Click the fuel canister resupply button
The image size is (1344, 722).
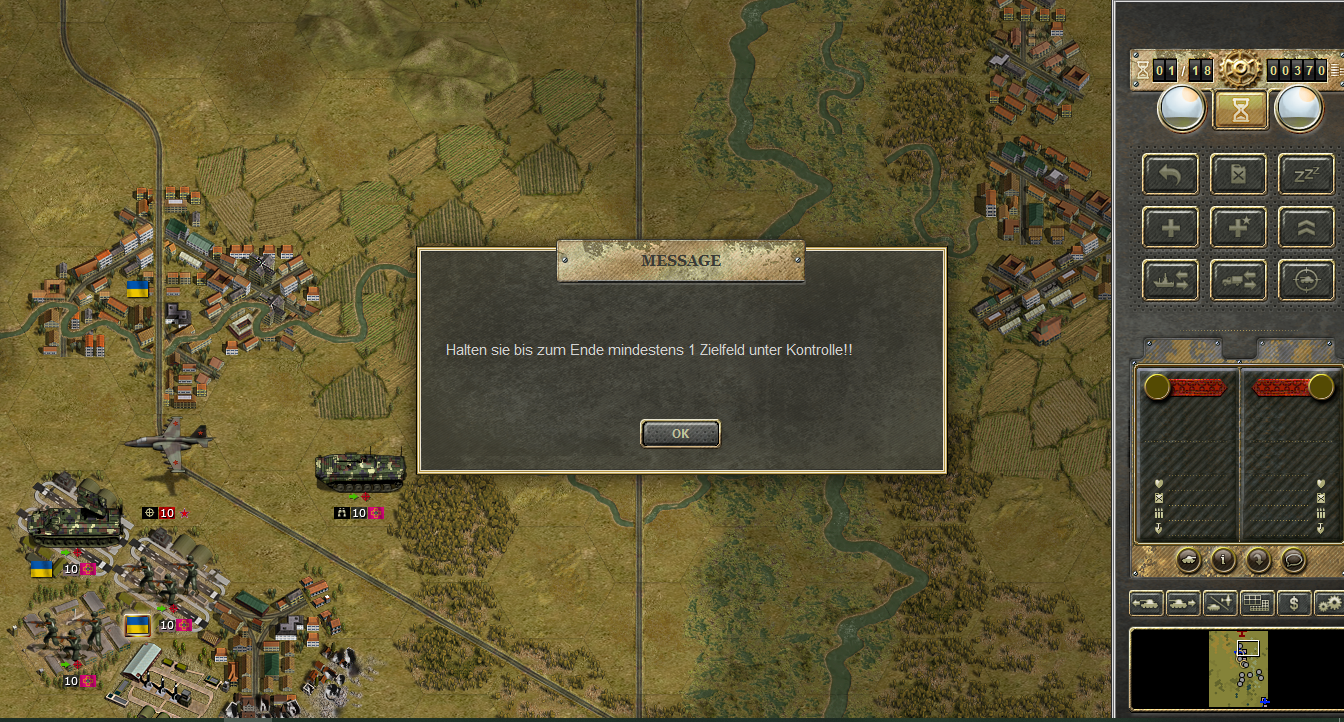click(1238, 174)
